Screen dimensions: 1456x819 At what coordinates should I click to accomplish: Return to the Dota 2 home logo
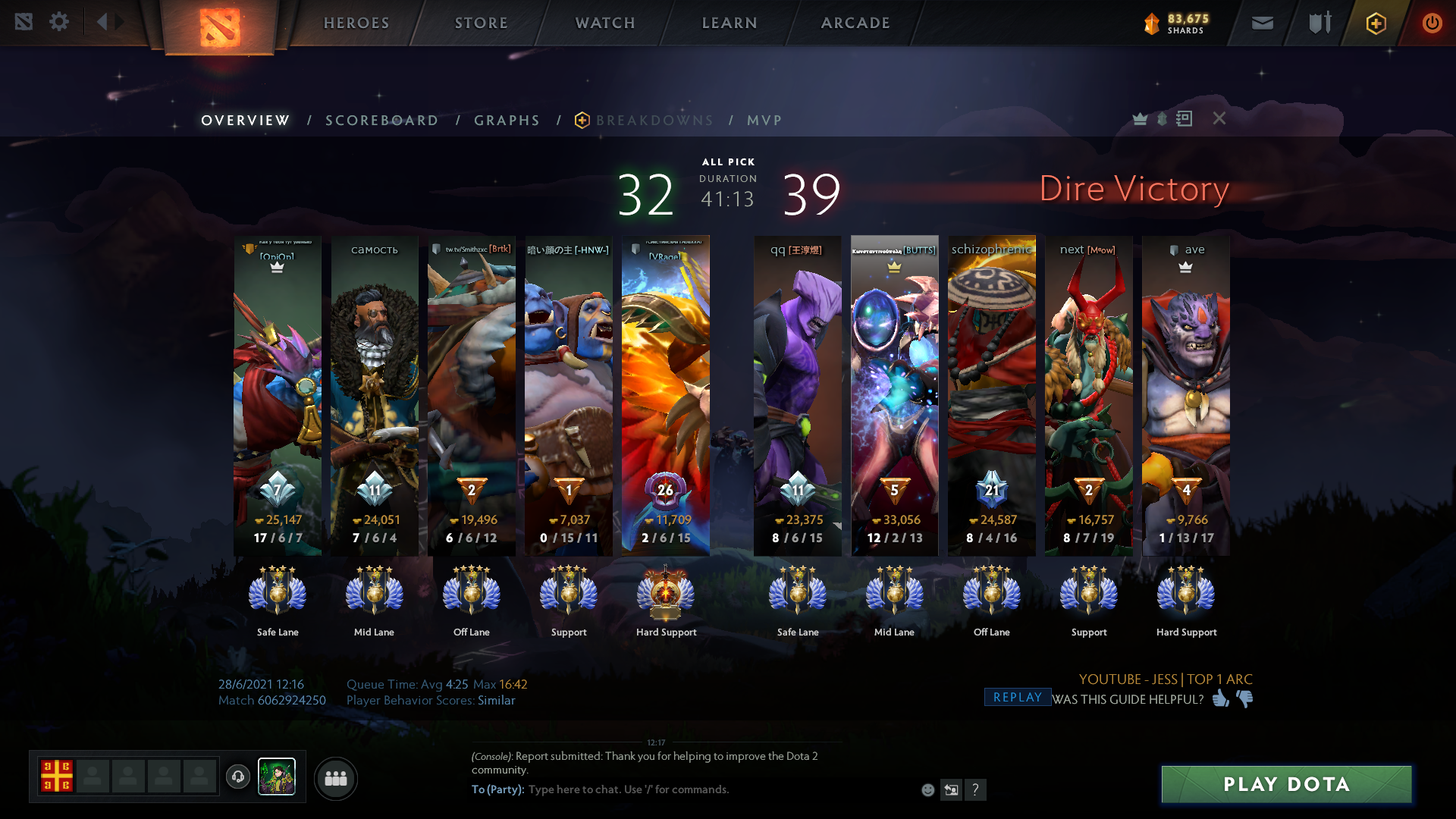pos(219,27)
